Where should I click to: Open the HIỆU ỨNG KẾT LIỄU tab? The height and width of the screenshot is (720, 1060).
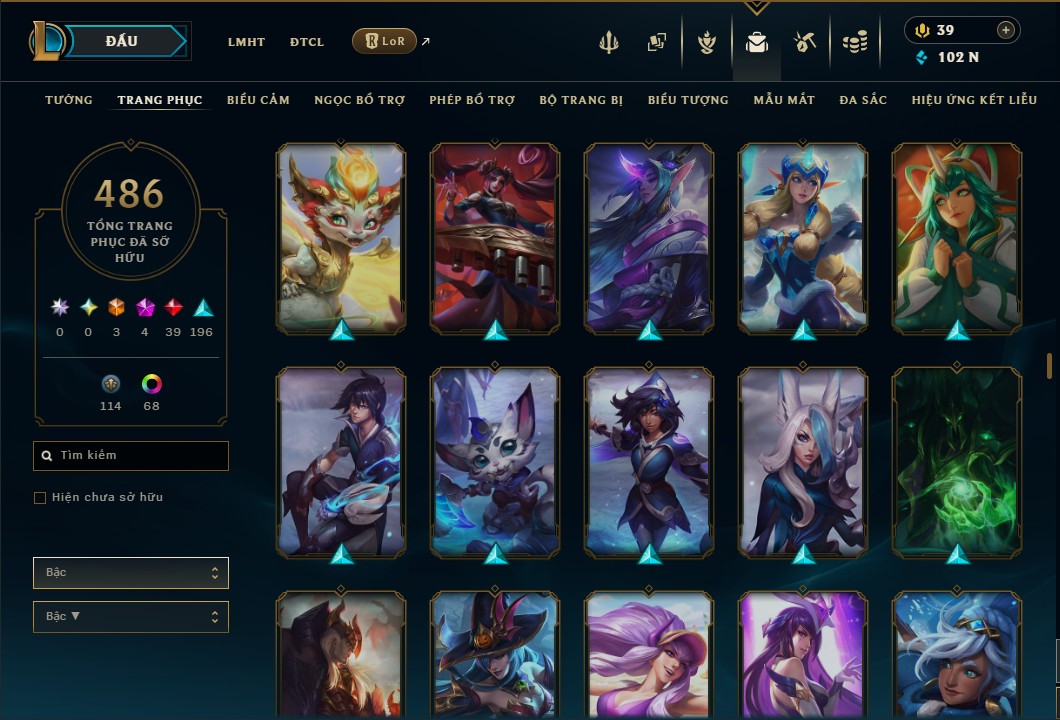(x=974, y=100)
